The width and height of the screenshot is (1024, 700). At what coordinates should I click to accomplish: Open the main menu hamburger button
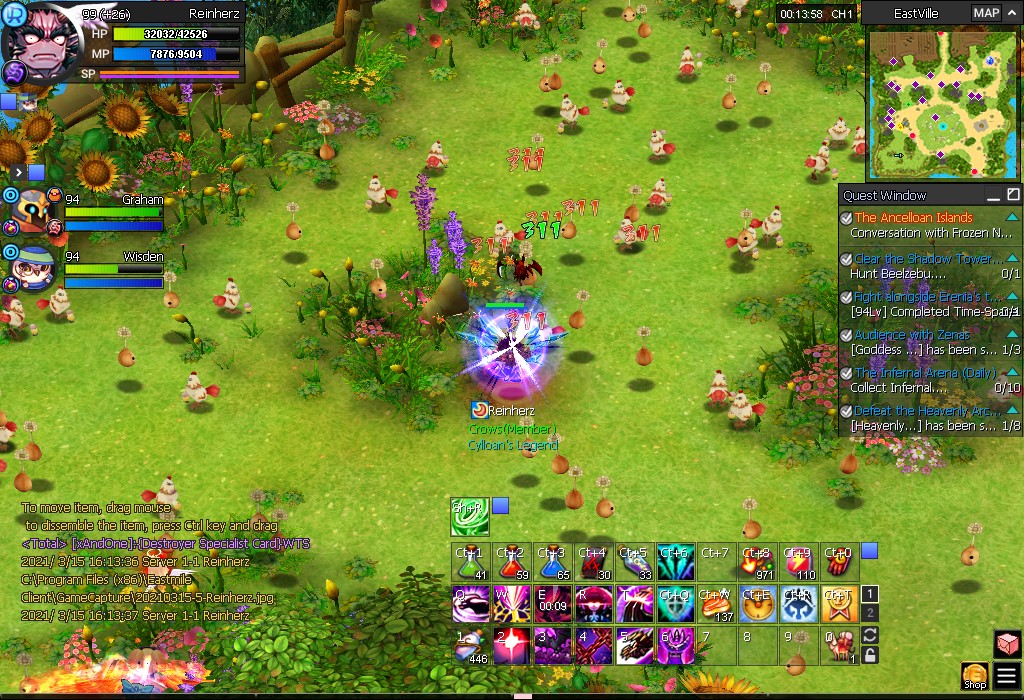1007,676
